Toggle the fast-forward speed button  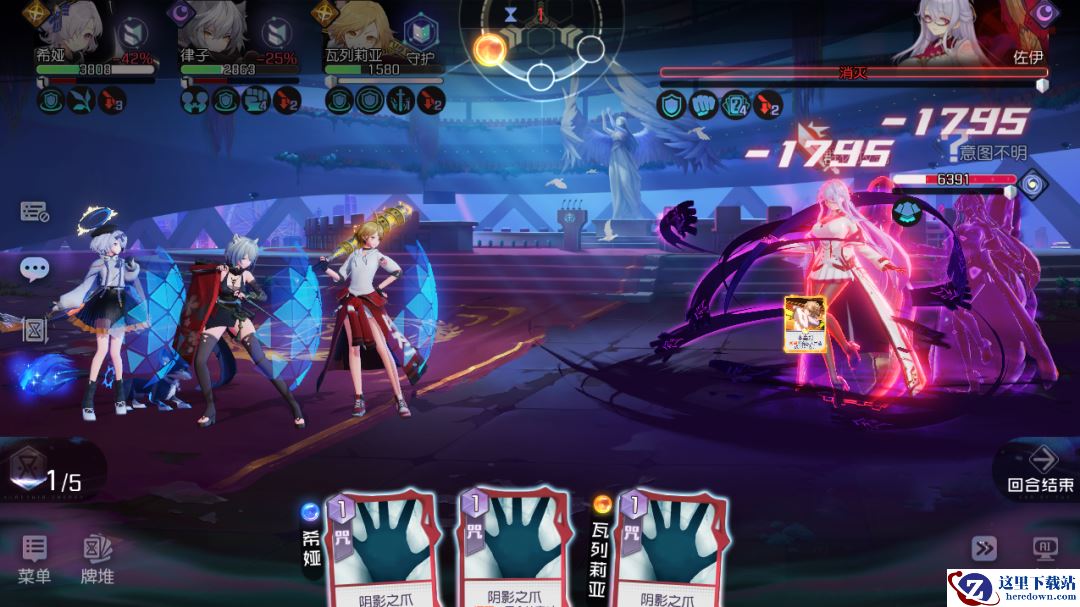(x=984, y=547)
